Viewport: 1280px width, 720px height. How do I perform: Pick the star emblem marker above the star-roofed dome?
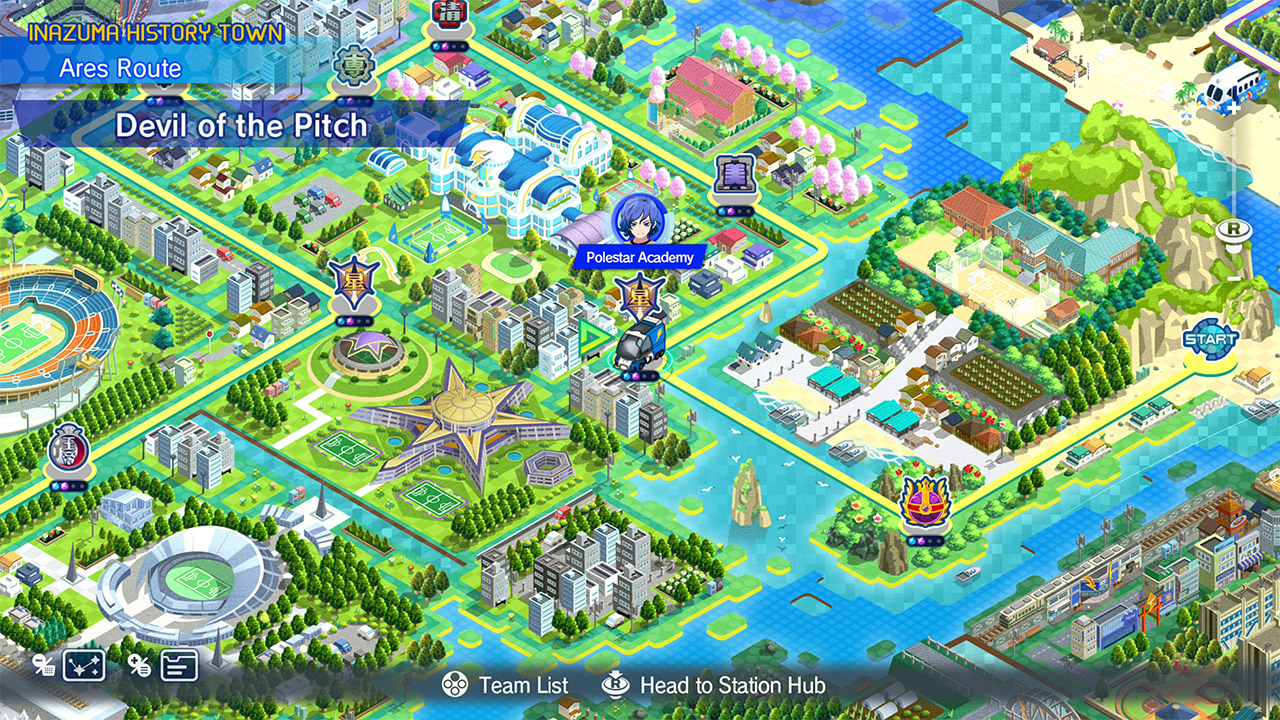354,283
